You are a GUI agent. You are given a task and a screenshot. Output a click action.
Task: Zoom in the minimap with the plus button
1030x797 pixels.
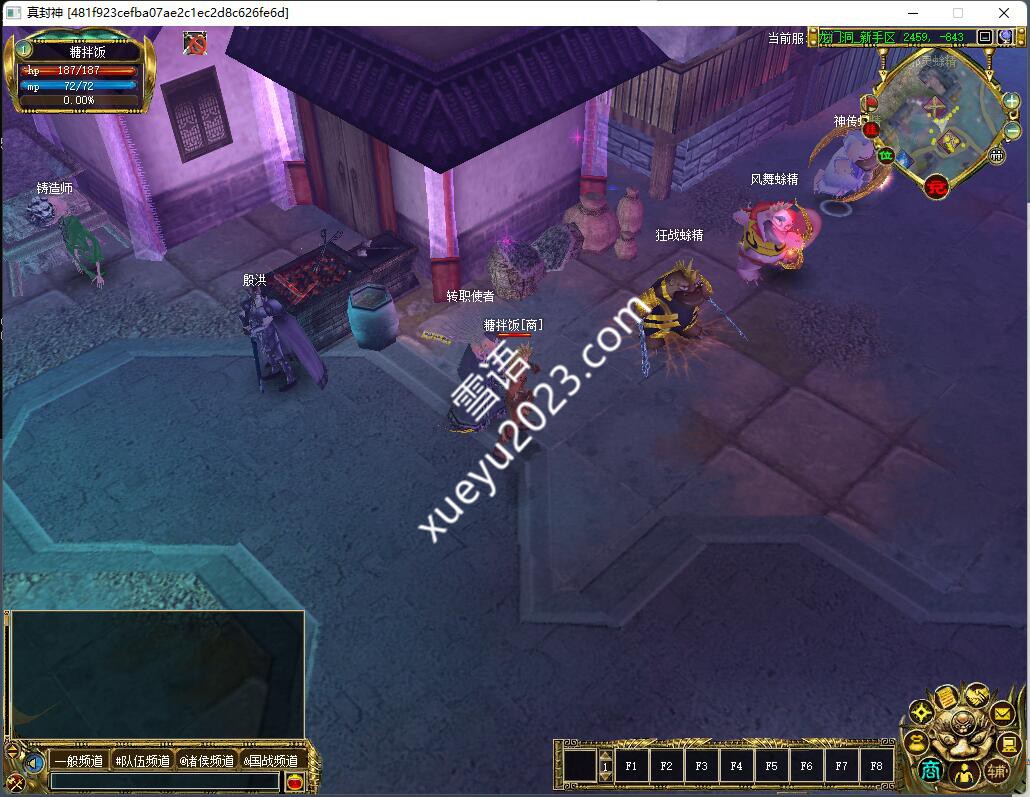coord(1011,101)
